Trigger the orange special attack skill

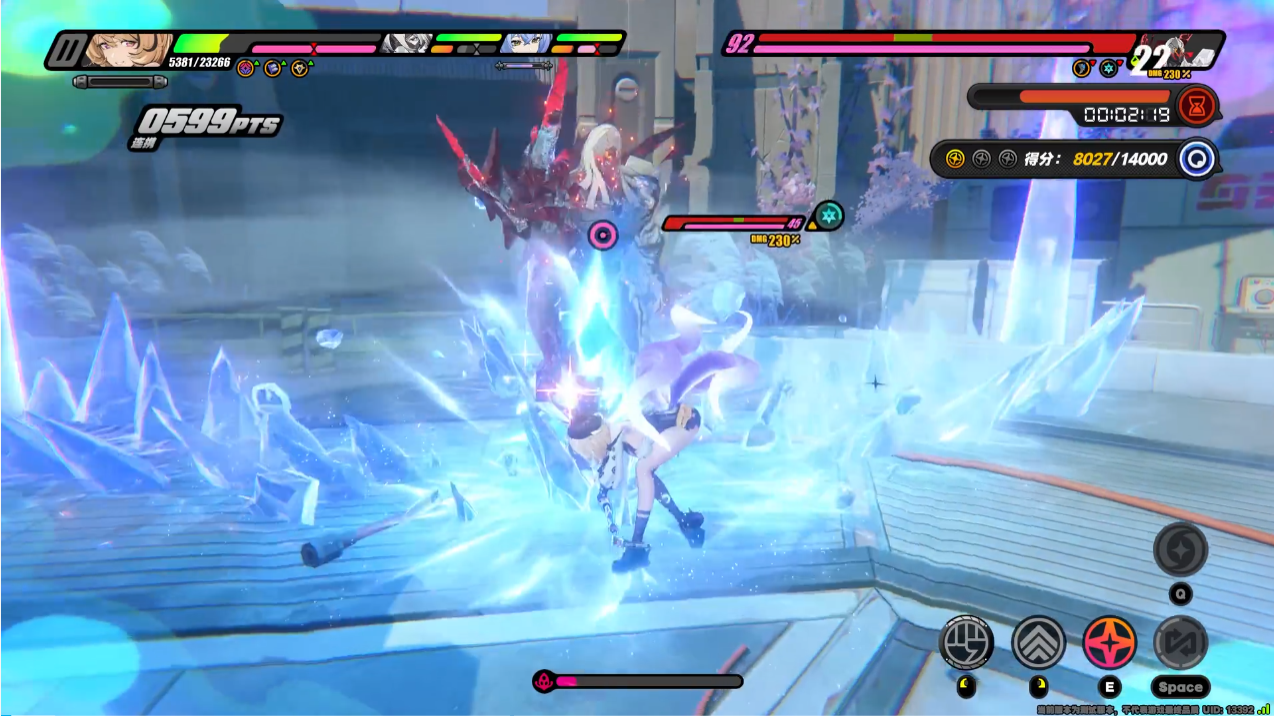tap(1109, 642)
